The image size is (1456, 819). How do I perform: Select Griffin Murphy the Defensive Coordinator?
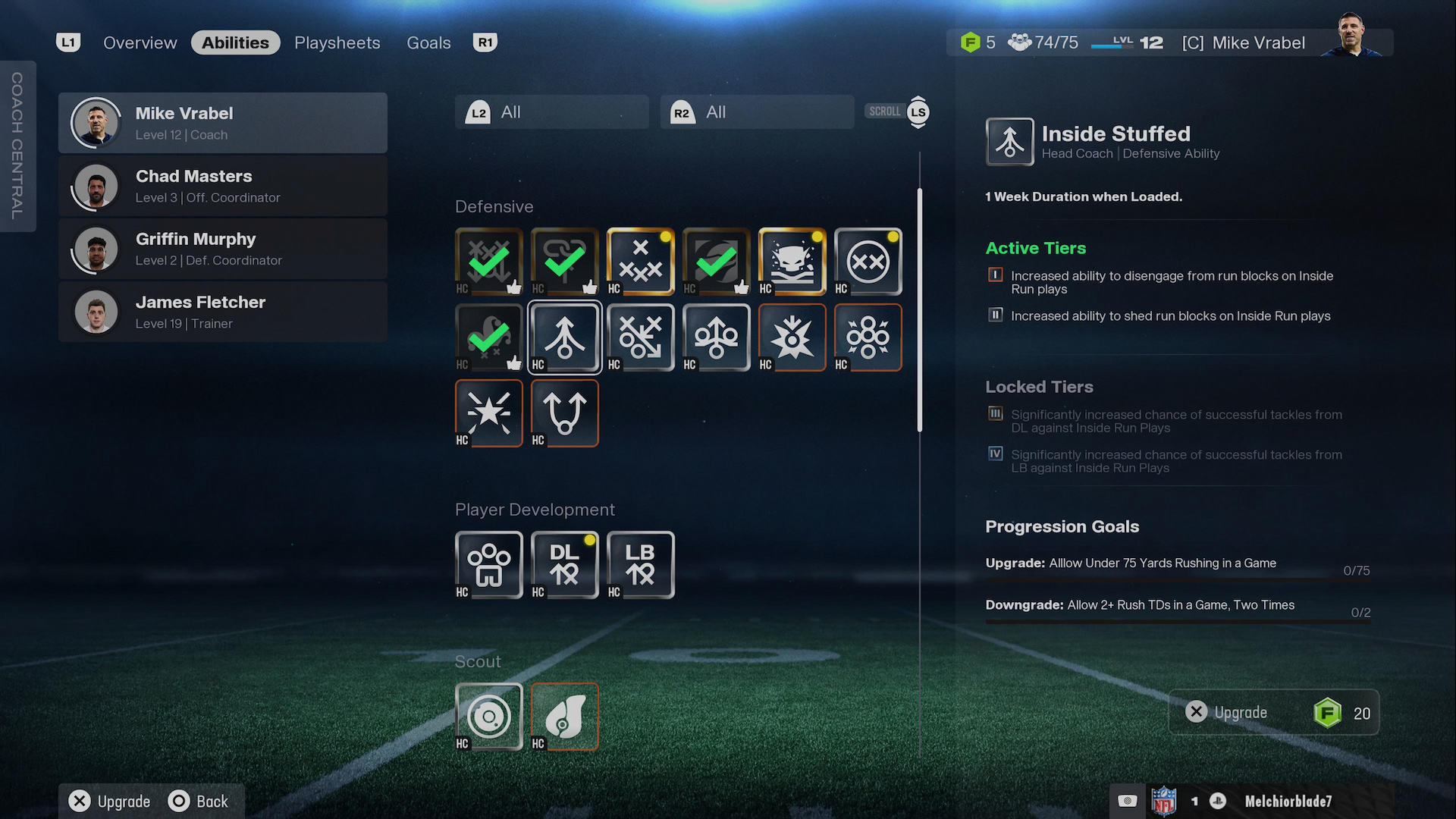point(223,249)
